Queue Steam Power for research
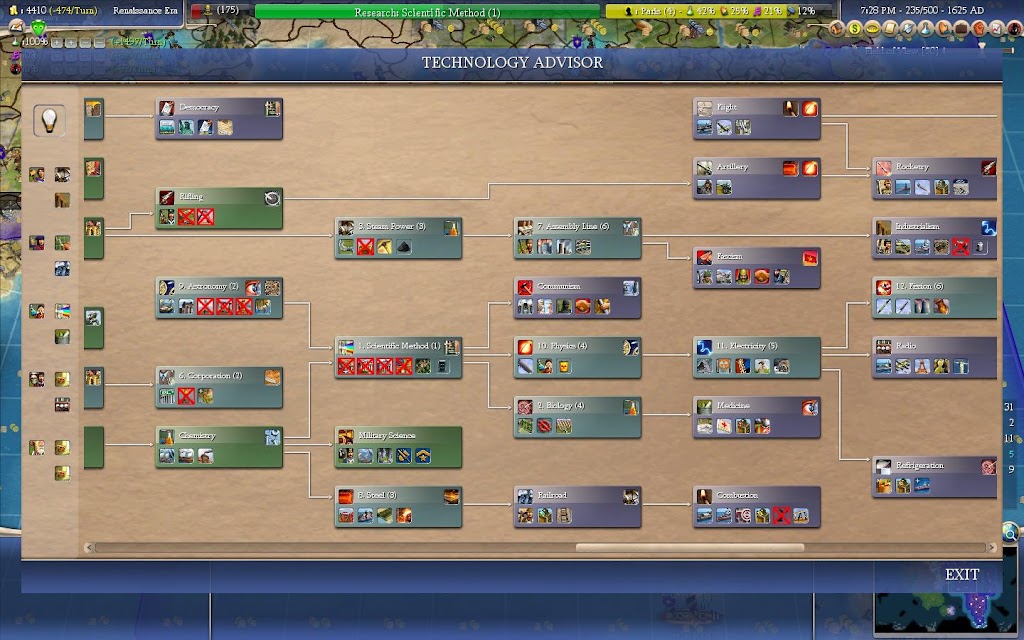This screenshot has height=640, width=1024. 398,228
